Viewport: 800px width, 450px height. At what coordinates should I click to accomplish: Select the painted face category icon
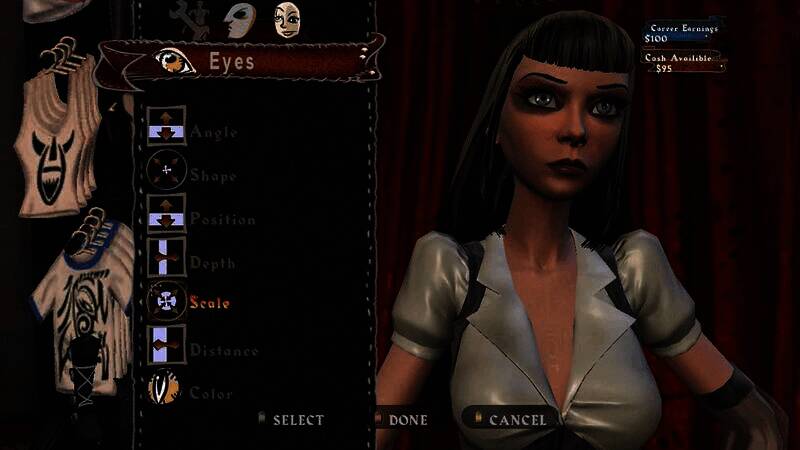(x=289, y=18)
